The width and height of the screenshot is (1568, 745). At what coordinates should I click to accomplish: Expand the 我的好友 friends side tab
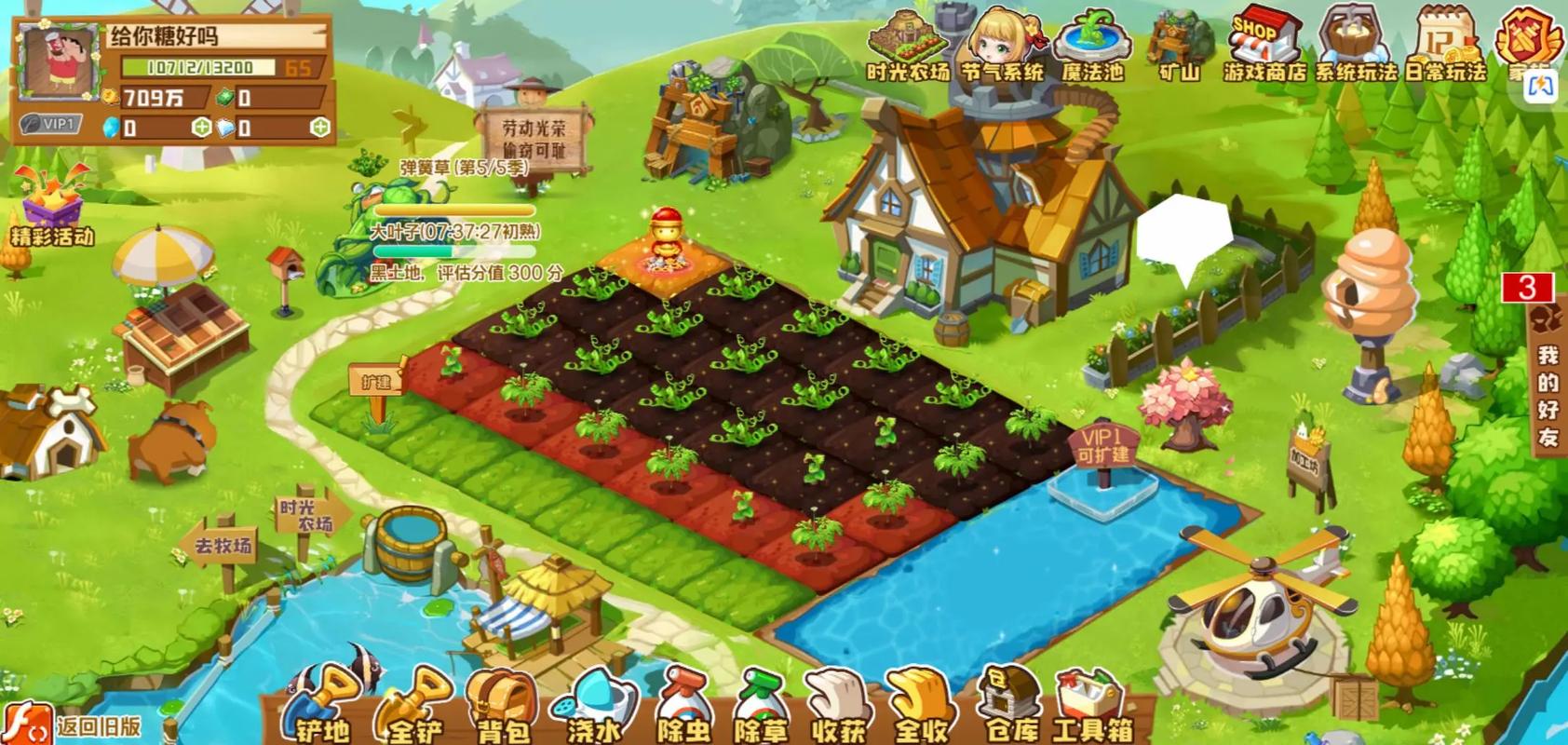1548,391
